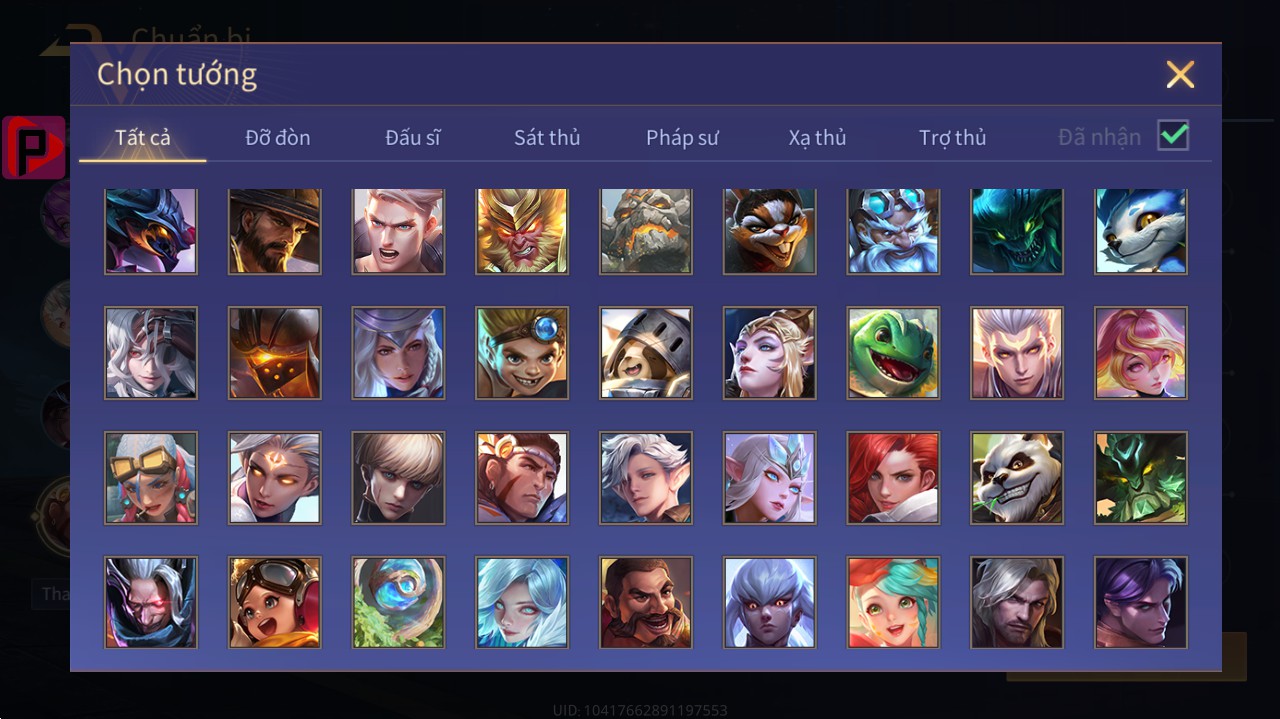Choose the Xạ thủ tab
Image resolution: width=1280 pixels, height=719 pixels.
pos(817,138)
